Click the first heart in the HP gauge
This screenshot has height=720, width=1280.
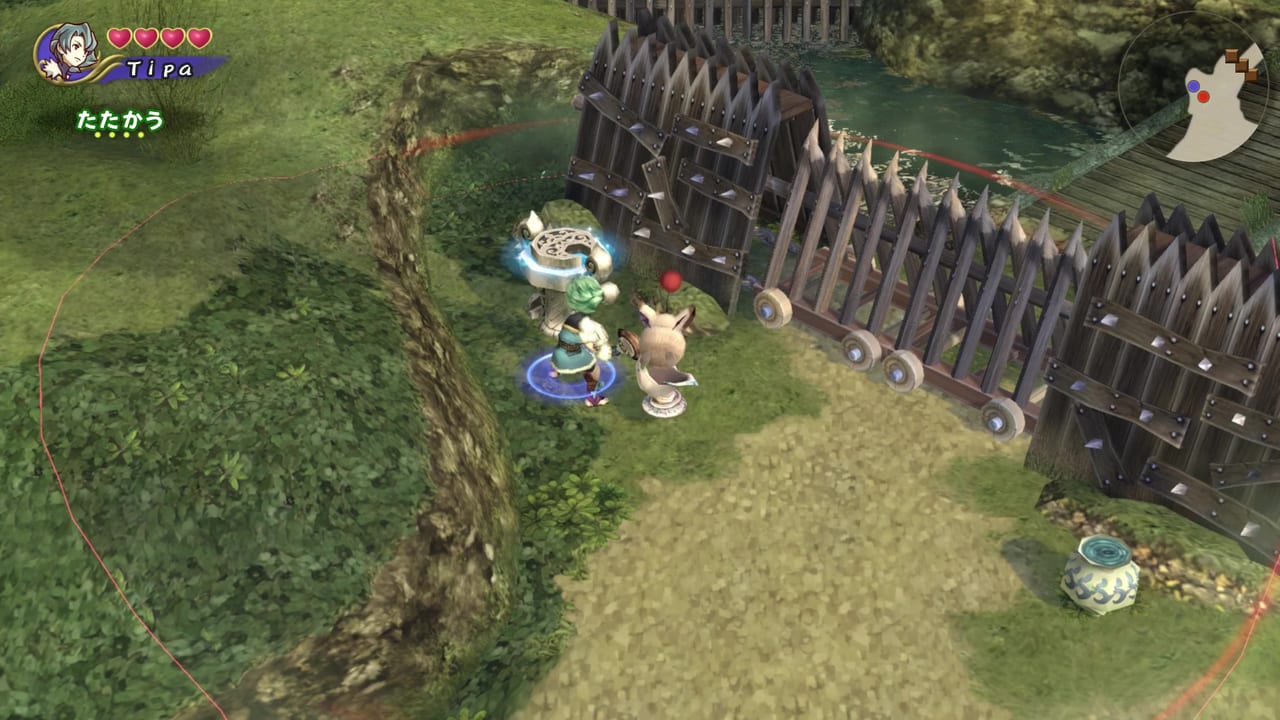[119, 39]
